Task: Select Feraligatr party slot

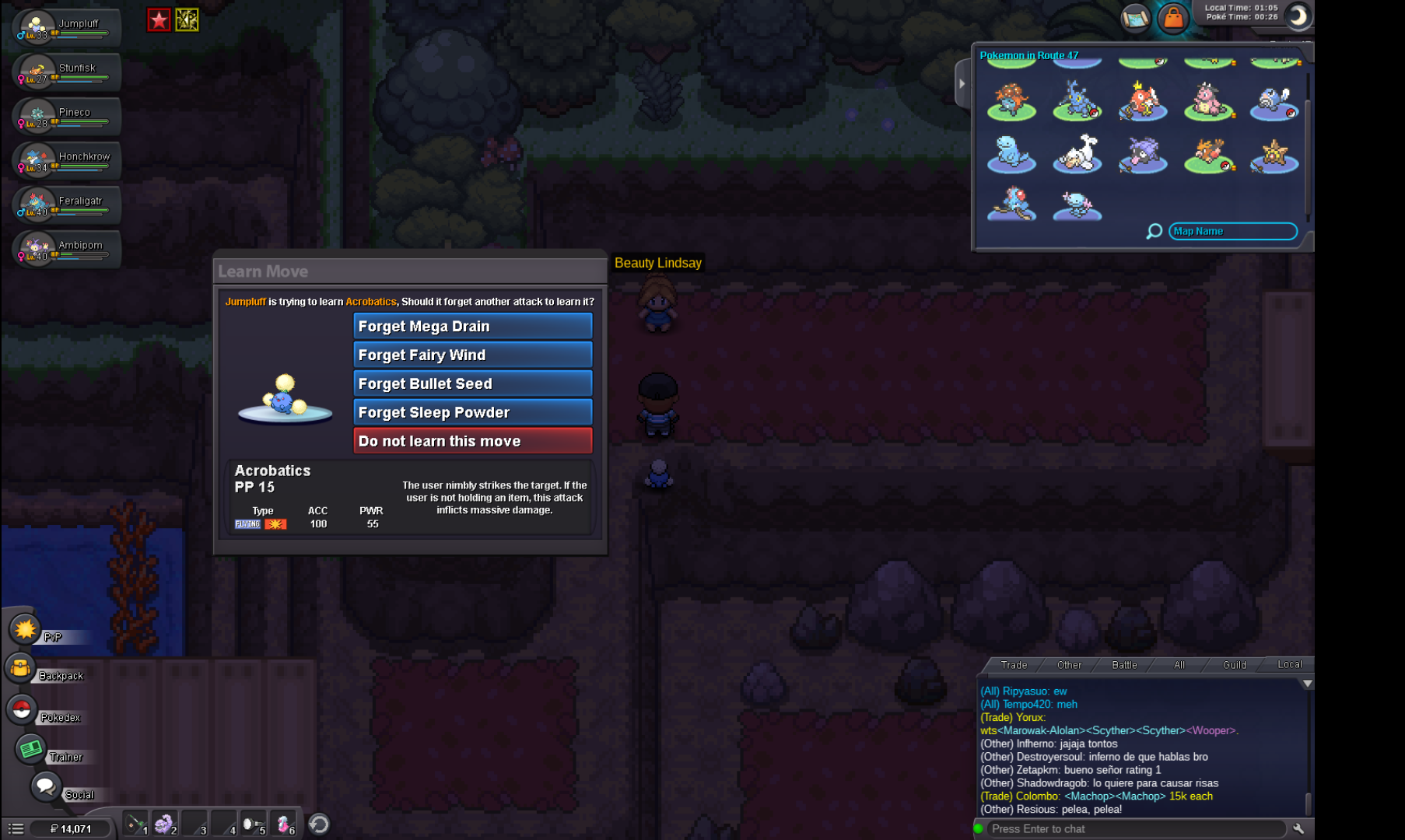Action: point(67,205)
